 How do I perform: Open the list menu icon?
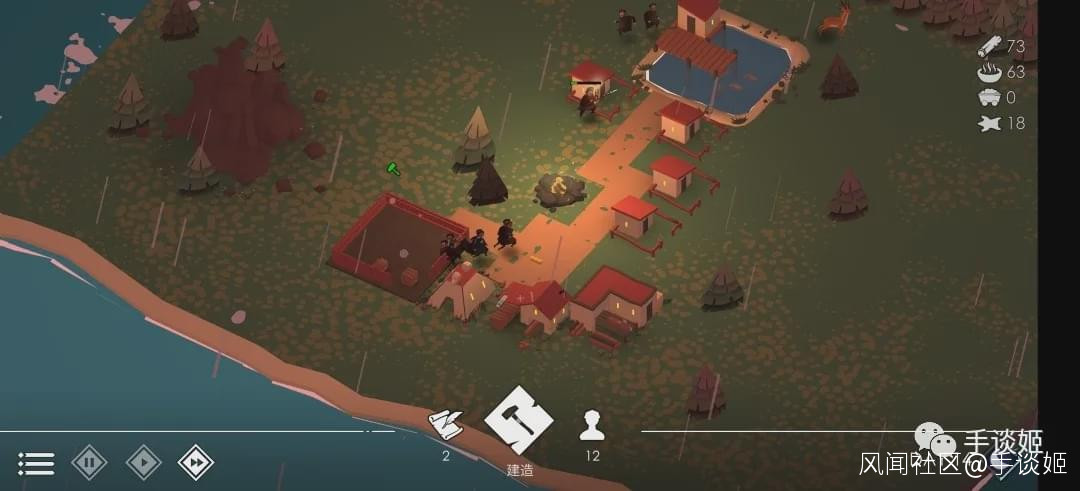pyautogui.click(x=36, y=463)
